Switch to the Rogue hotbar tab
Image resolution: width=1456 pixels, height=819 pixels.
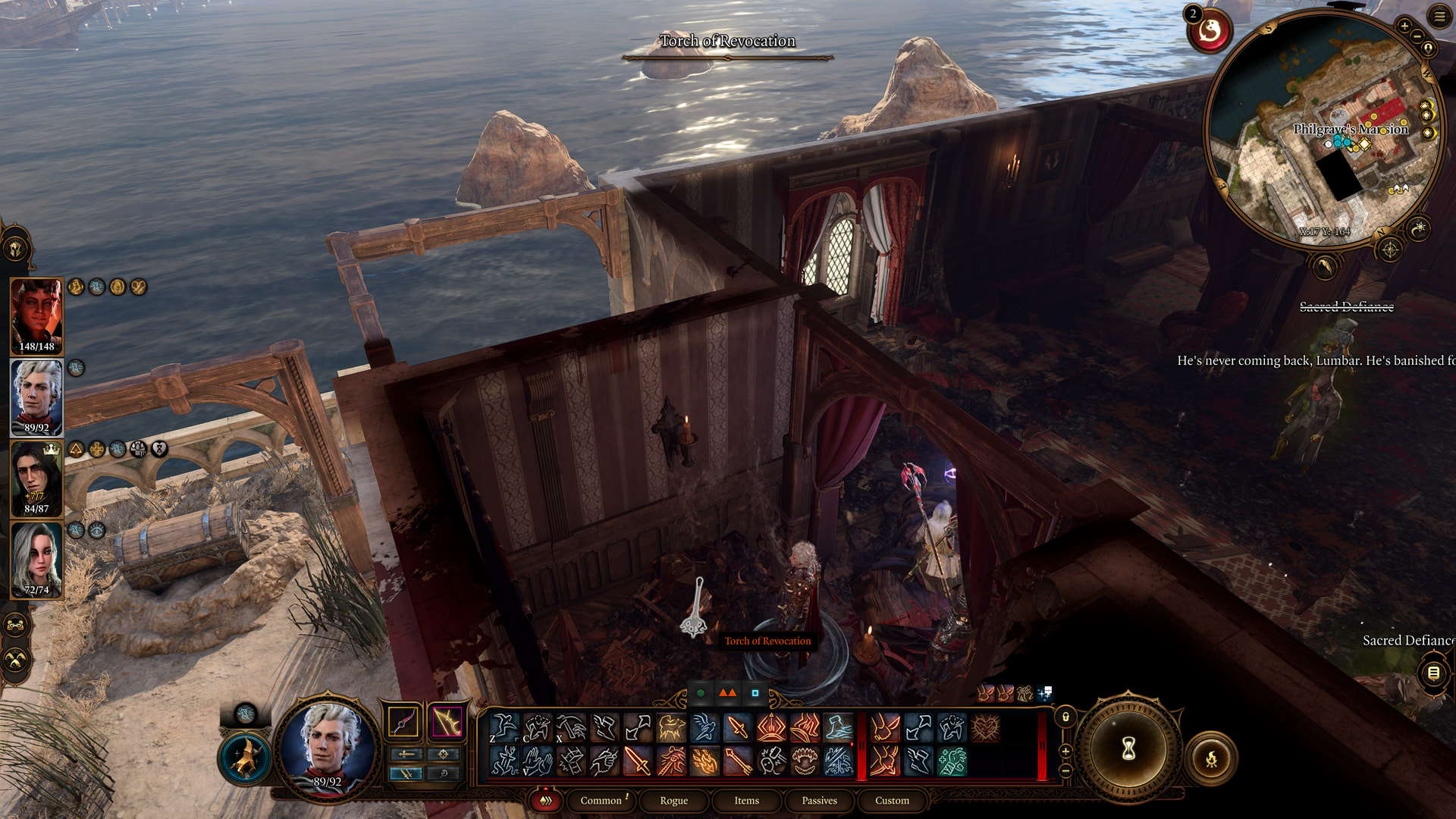[673, 800]
